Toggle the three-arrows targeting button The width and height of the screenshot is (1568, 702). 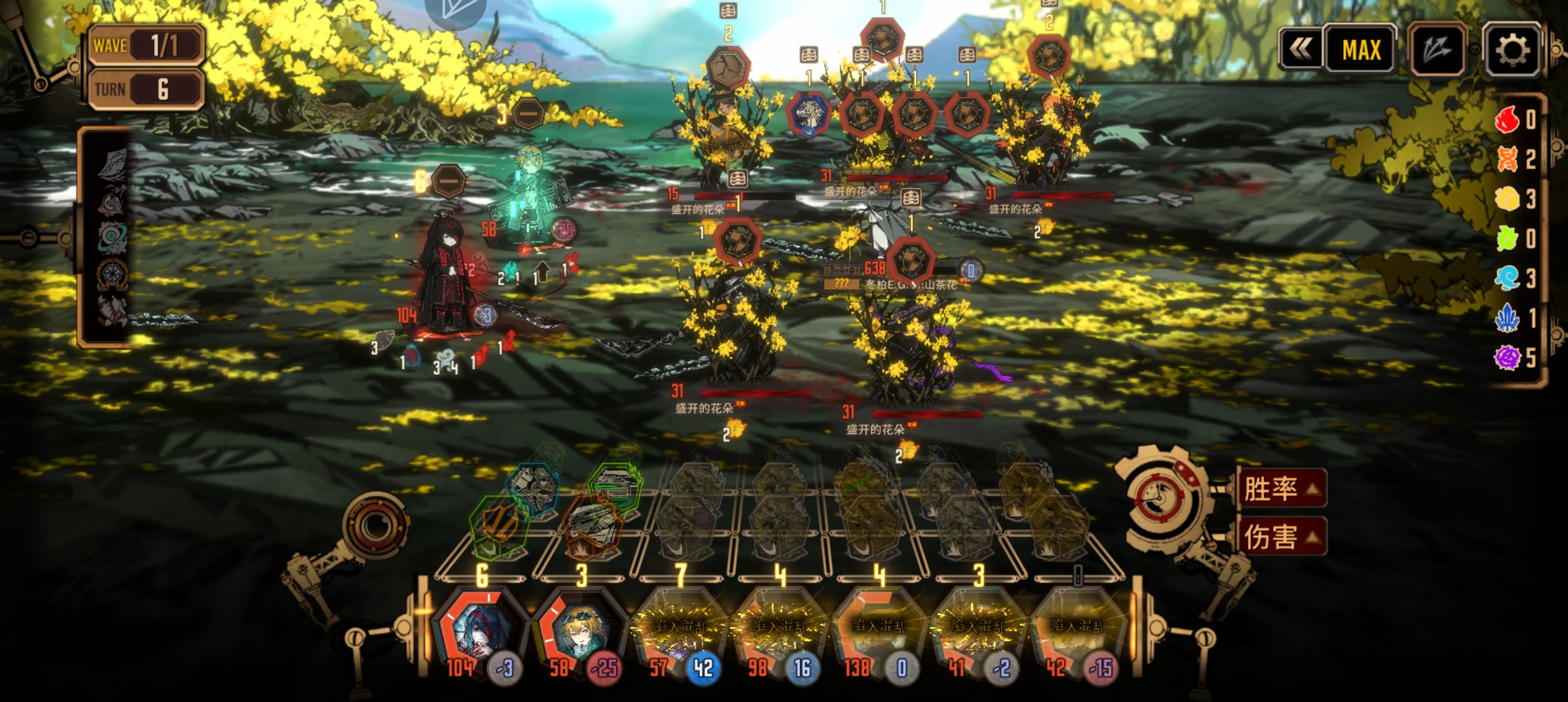(1437, 50)
